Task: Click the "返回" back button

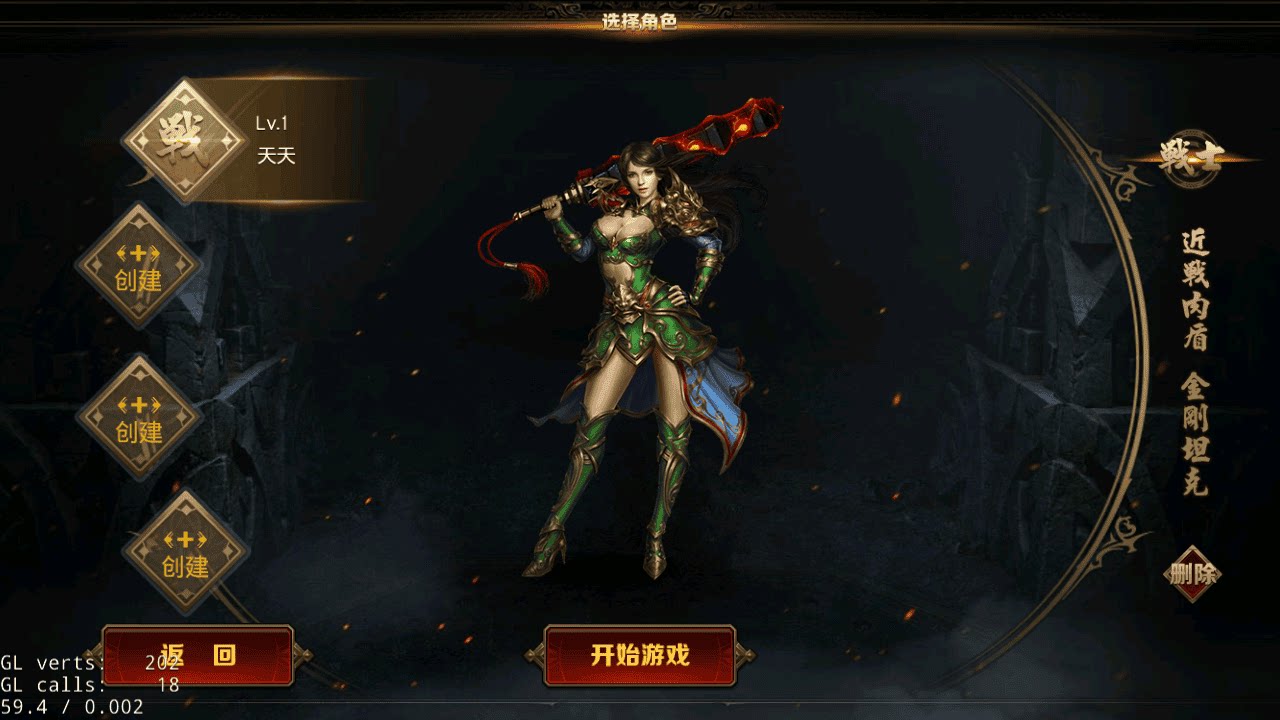Action: (197, 655)
